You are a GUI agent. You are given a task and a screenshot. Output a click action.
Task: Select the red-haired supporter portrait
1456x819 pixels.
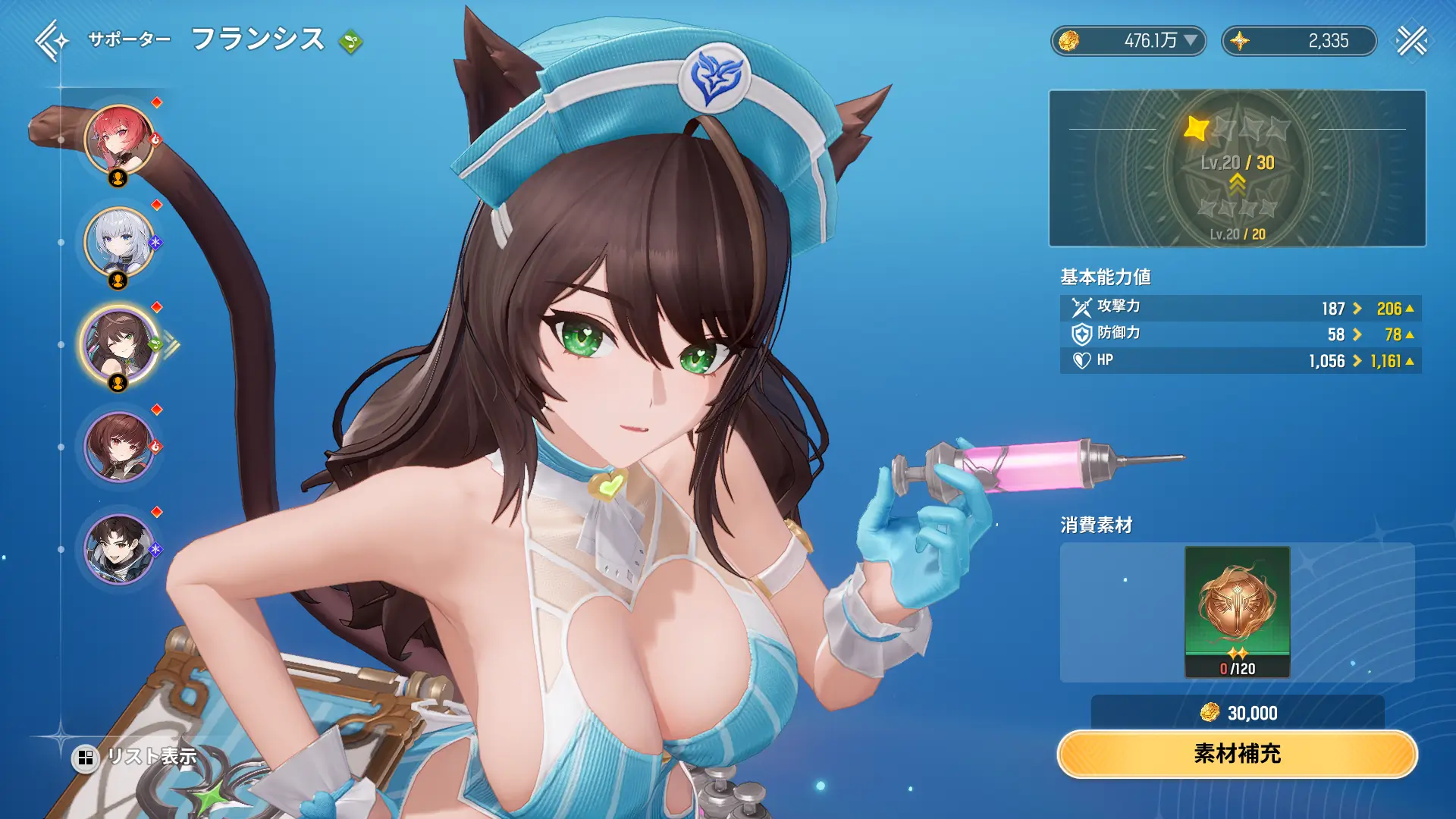(119, 140)
